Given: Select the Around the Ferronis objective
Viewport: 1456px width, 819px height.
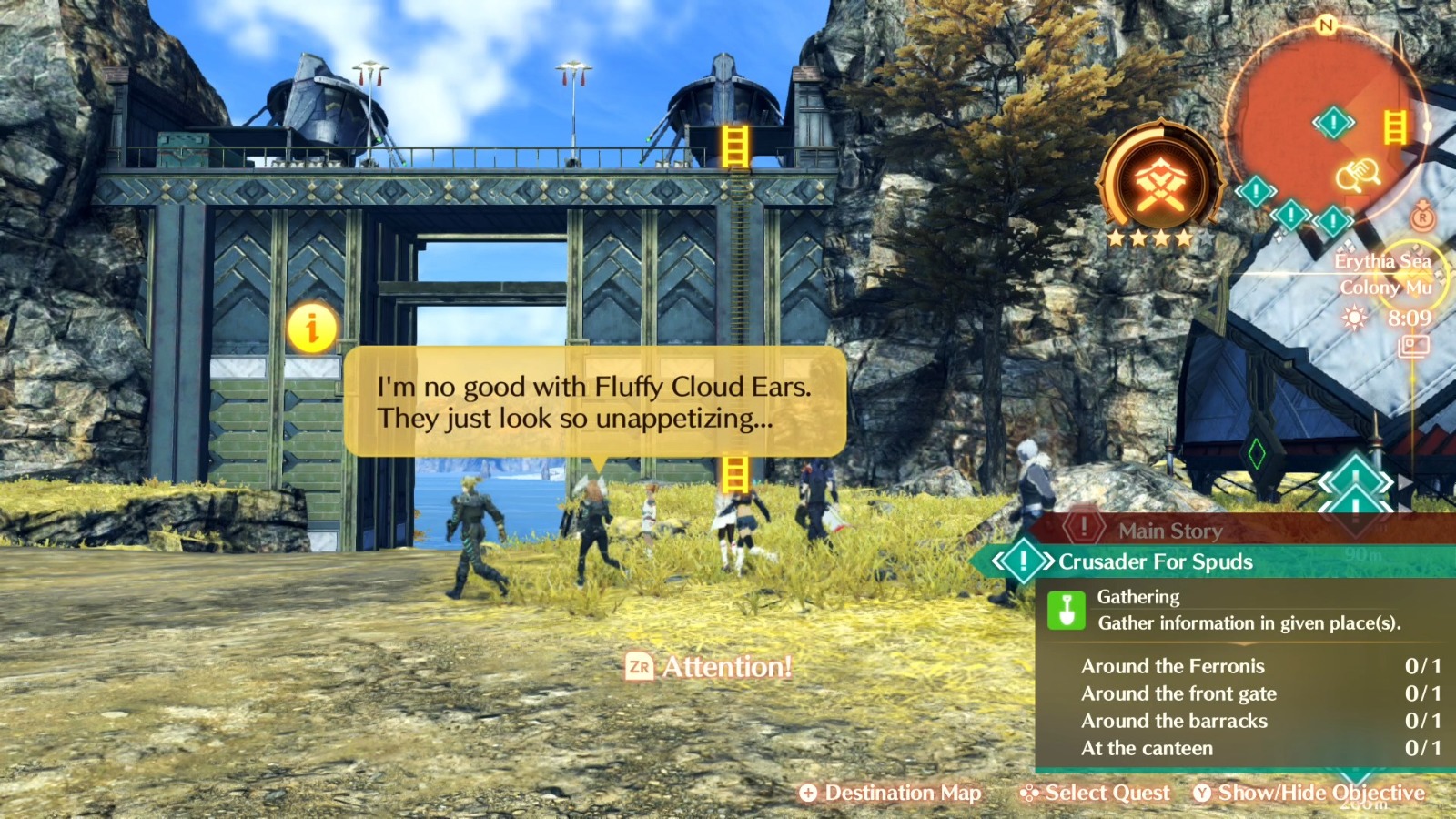Looking at the screenshot, I should pos(1174,666).
